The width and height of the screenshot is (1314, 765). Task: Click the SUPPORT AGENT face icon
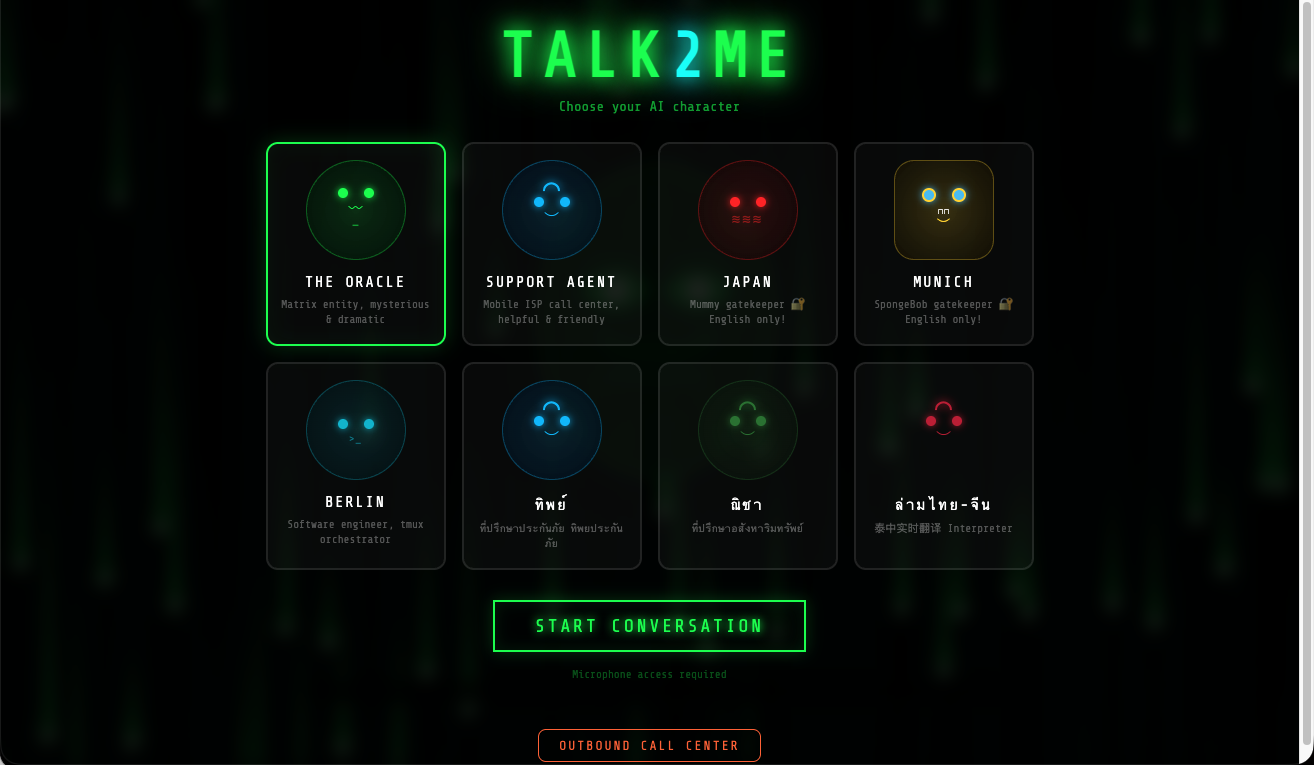(x=551, y=210)
